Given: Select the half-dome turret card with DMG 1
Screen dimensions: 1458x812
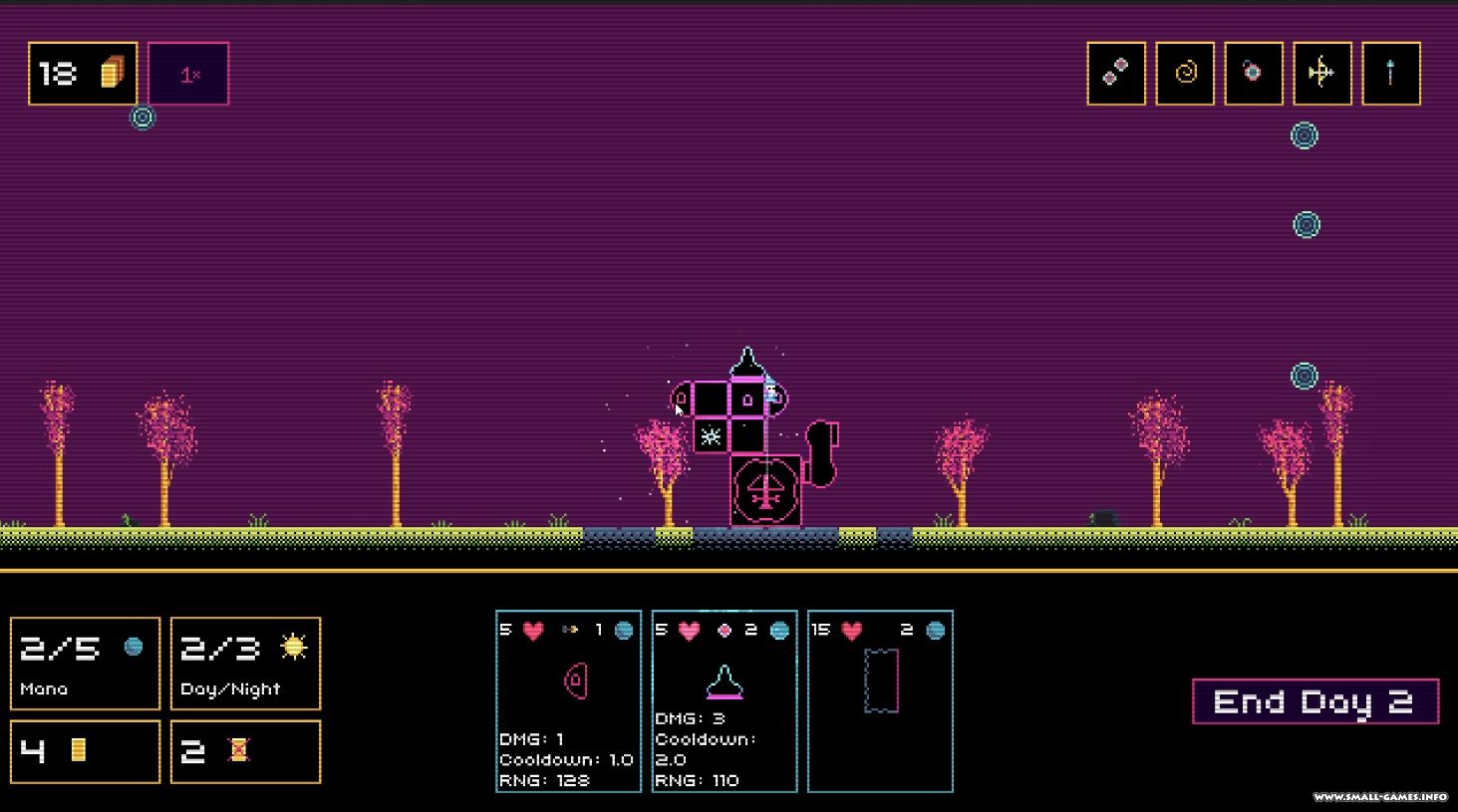Looking at the screenshot, I should [x=568, y=701].
